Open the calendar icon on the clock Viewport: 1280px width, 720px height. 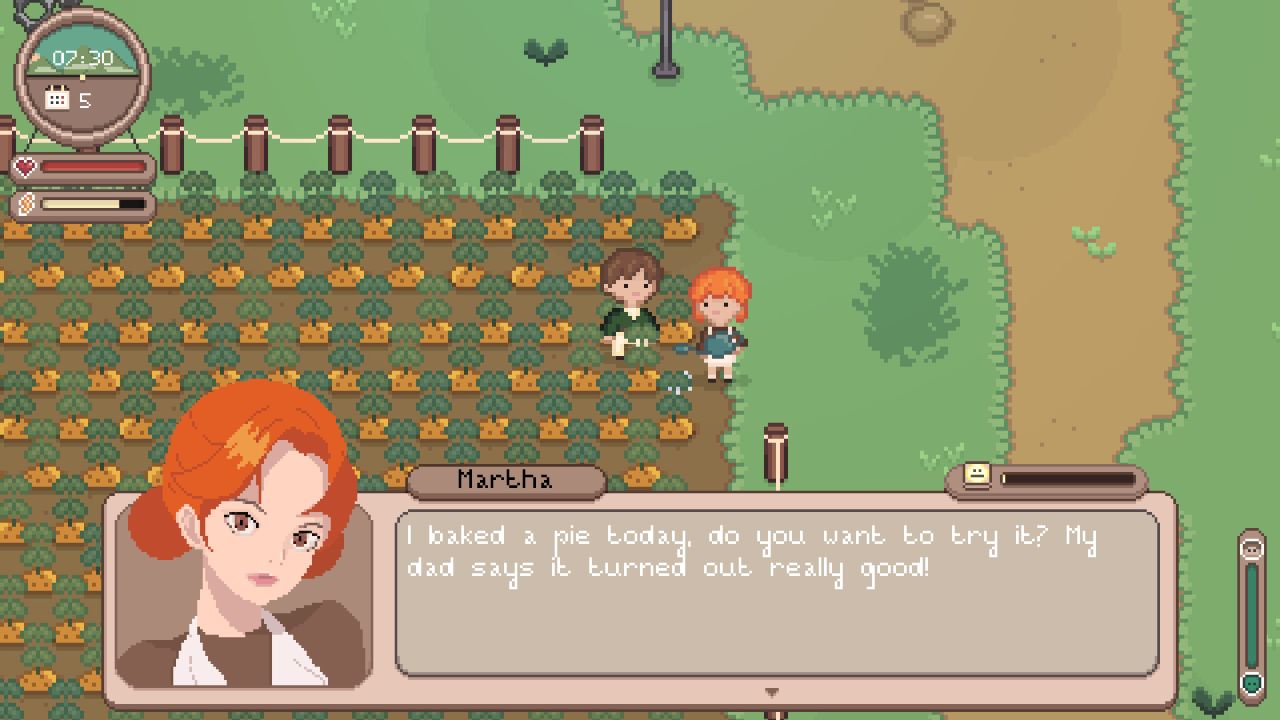tap(58, 98)
